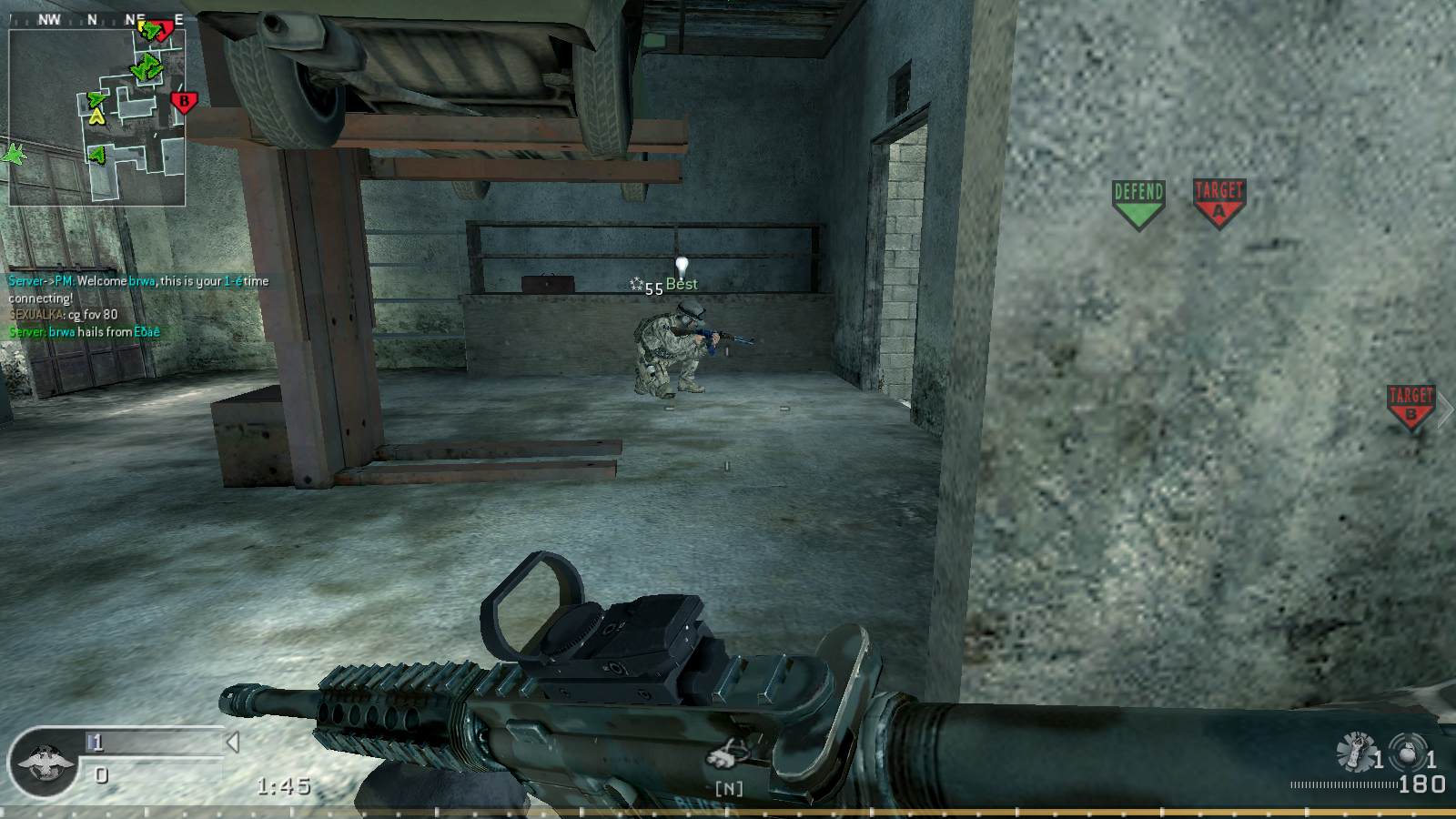
Task: Click the green DEFEND objective marker
Action: pyautogui.click(x=1138, y=203)
